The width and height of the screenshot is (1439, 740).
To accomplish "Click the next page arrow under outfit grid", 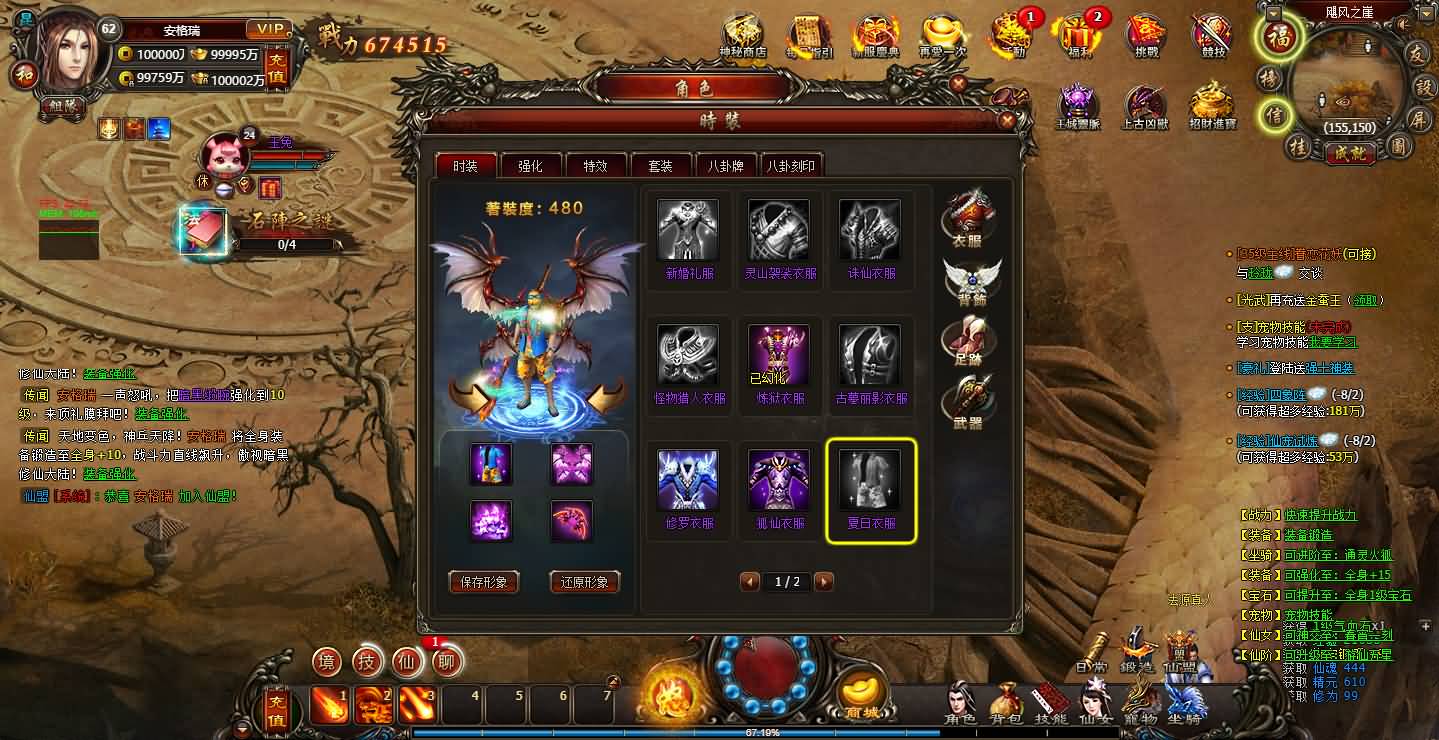I will 823,581.
